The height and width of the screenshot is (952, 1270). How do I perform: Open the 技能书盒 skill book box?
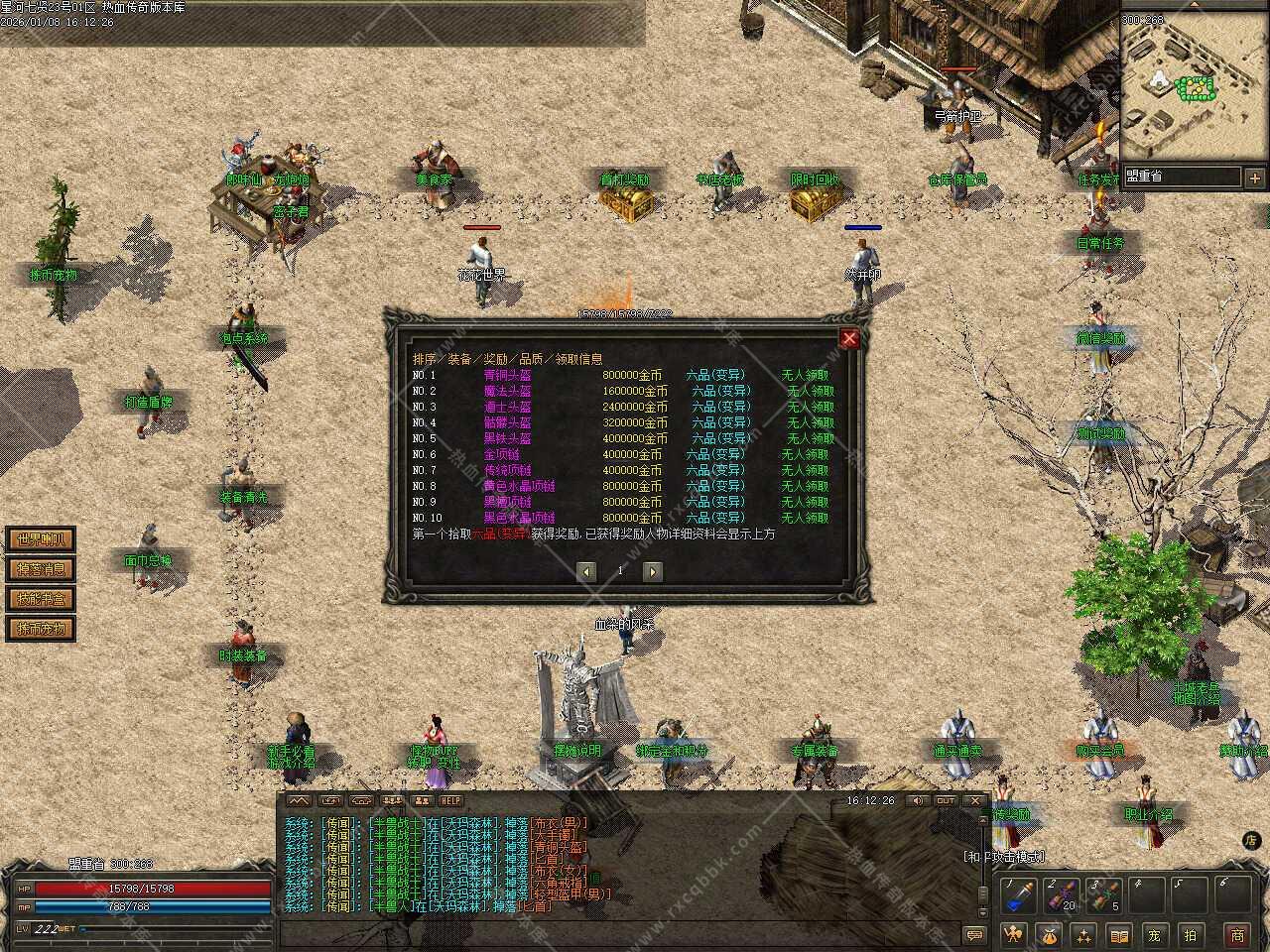41,599
